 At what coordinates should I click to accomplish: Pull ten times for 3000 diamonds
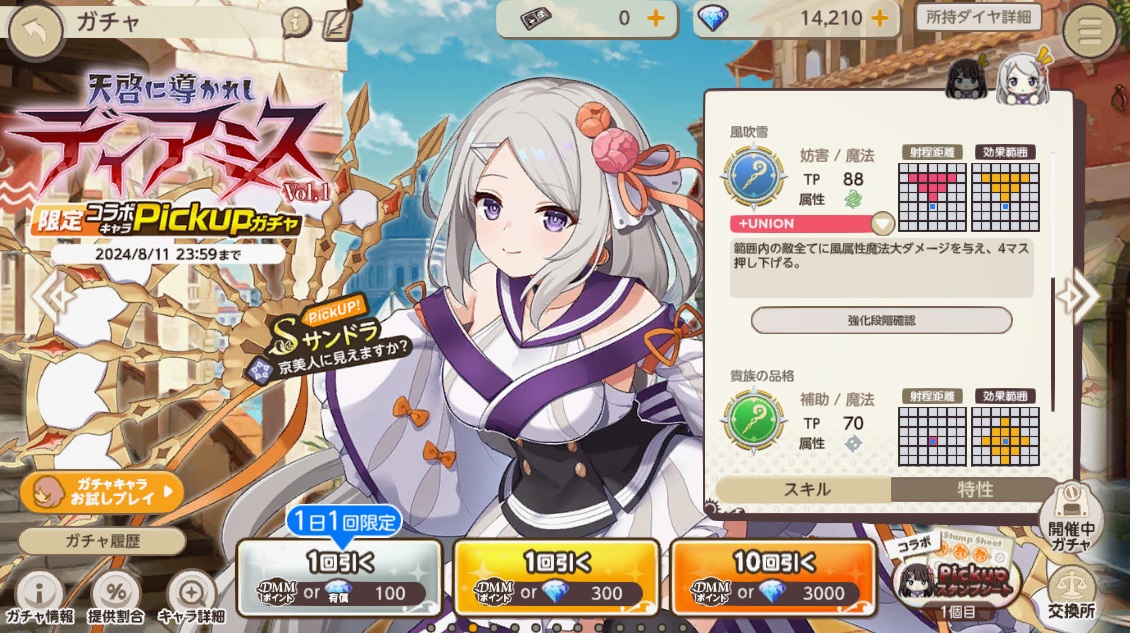click(773, 577)
